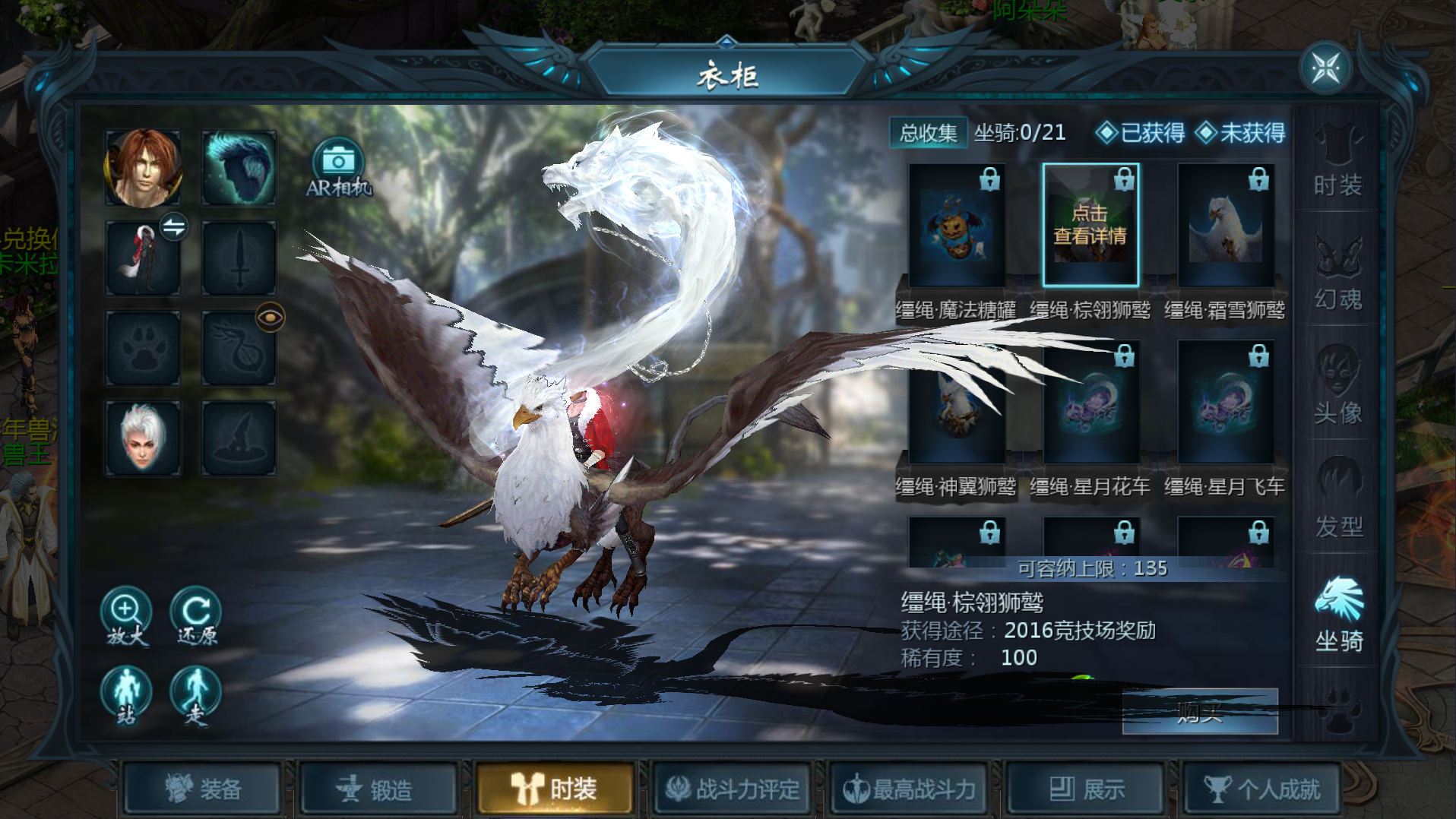This screenshot has height=819, width=1456.
Task: Open the AR相机 camera
Action: [x=338, y=167]
